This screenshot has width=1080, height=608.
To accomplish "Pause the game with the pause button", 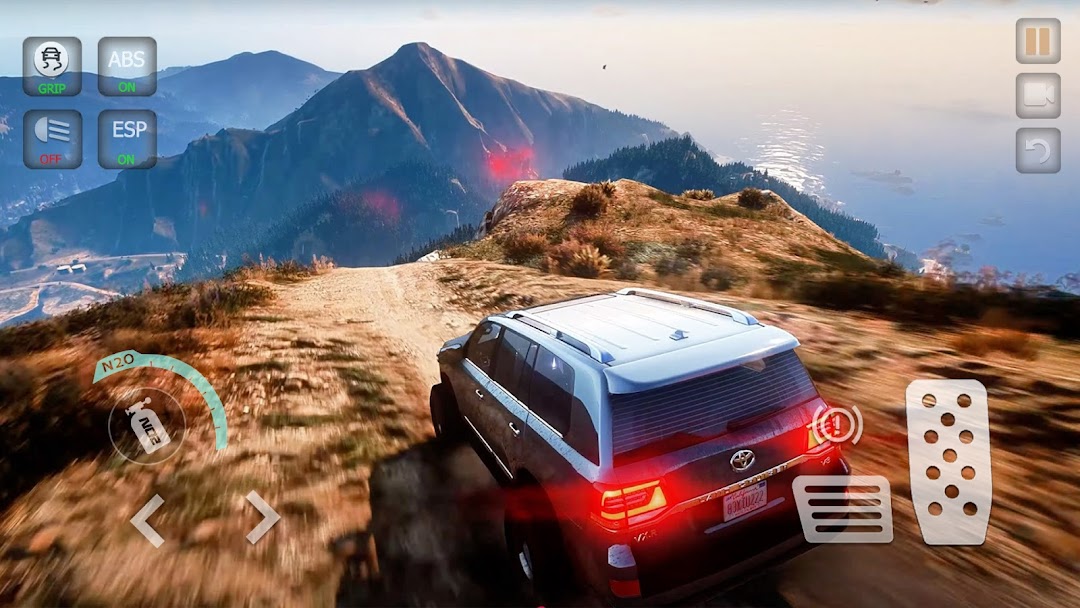I will [x=1038, y=41].
